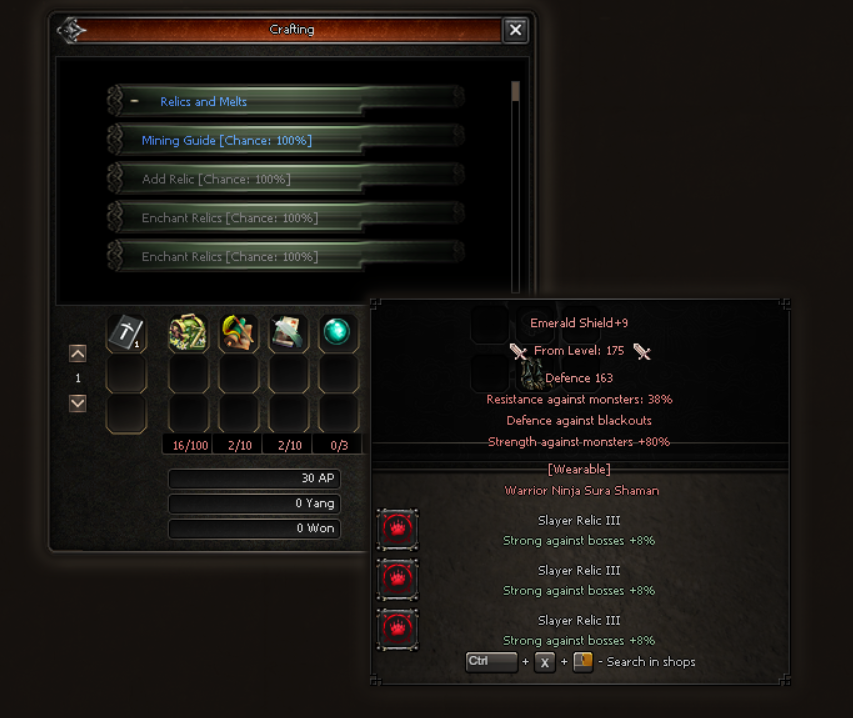Viewport: 853px width, 718px height.
Task: Click the recipe list scrollbar handle
Action: [515, 92]
